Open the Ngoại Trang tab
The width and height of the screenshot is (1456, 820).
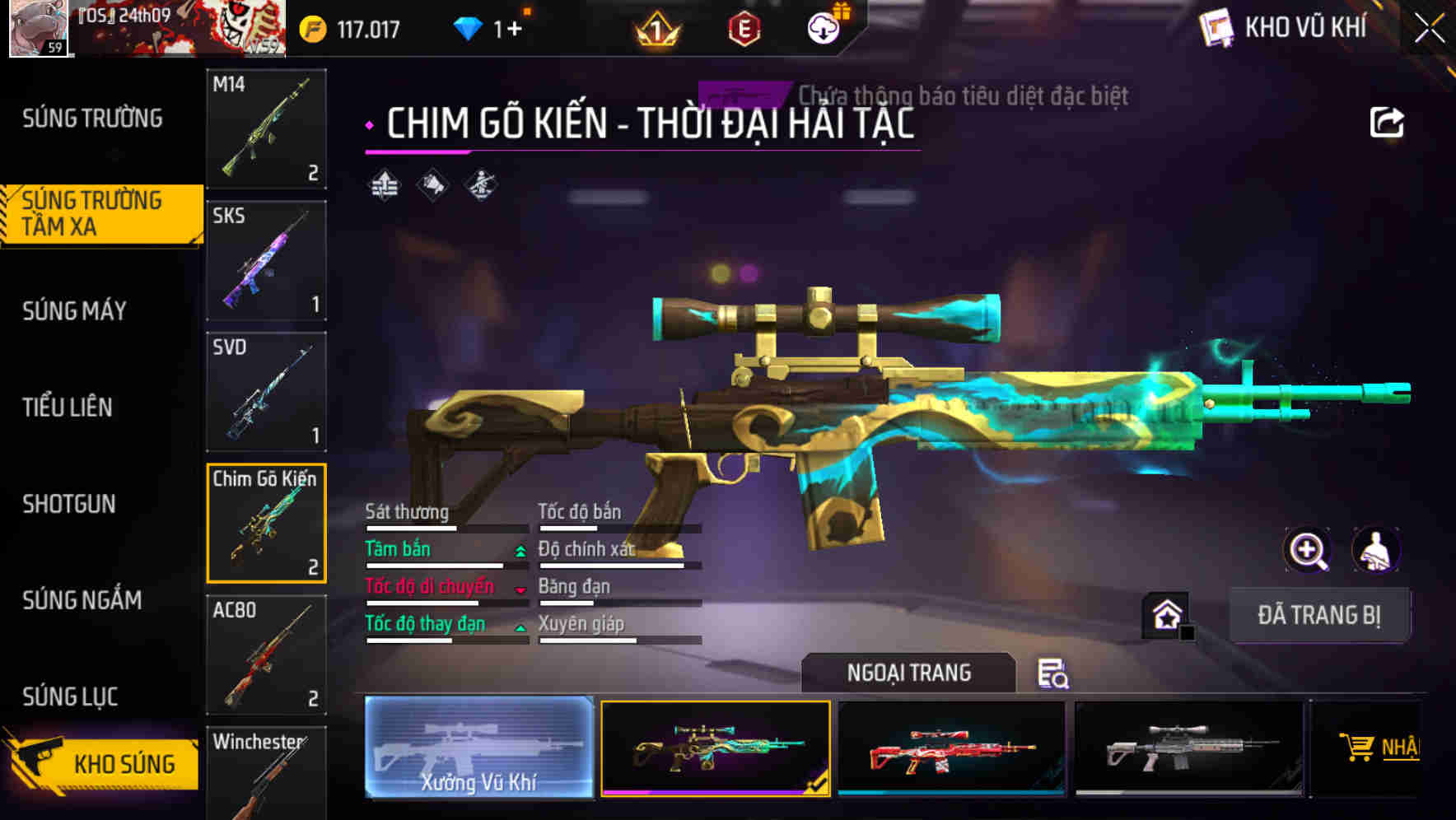pyautogui.click(x=908, y=672)
